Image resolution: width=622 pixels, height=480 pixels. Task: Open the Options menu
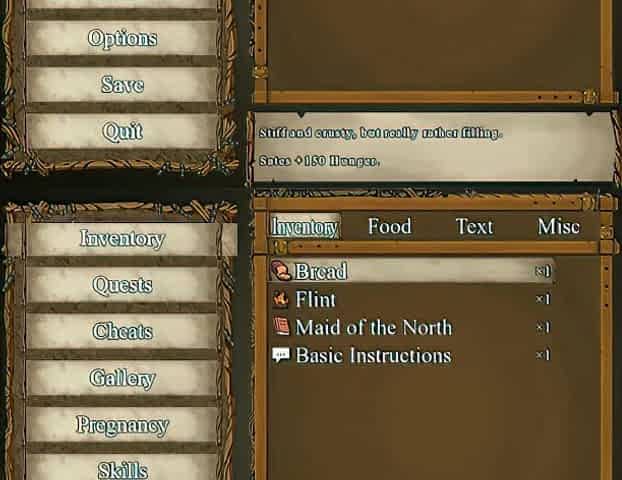click(x=122, y=39)
